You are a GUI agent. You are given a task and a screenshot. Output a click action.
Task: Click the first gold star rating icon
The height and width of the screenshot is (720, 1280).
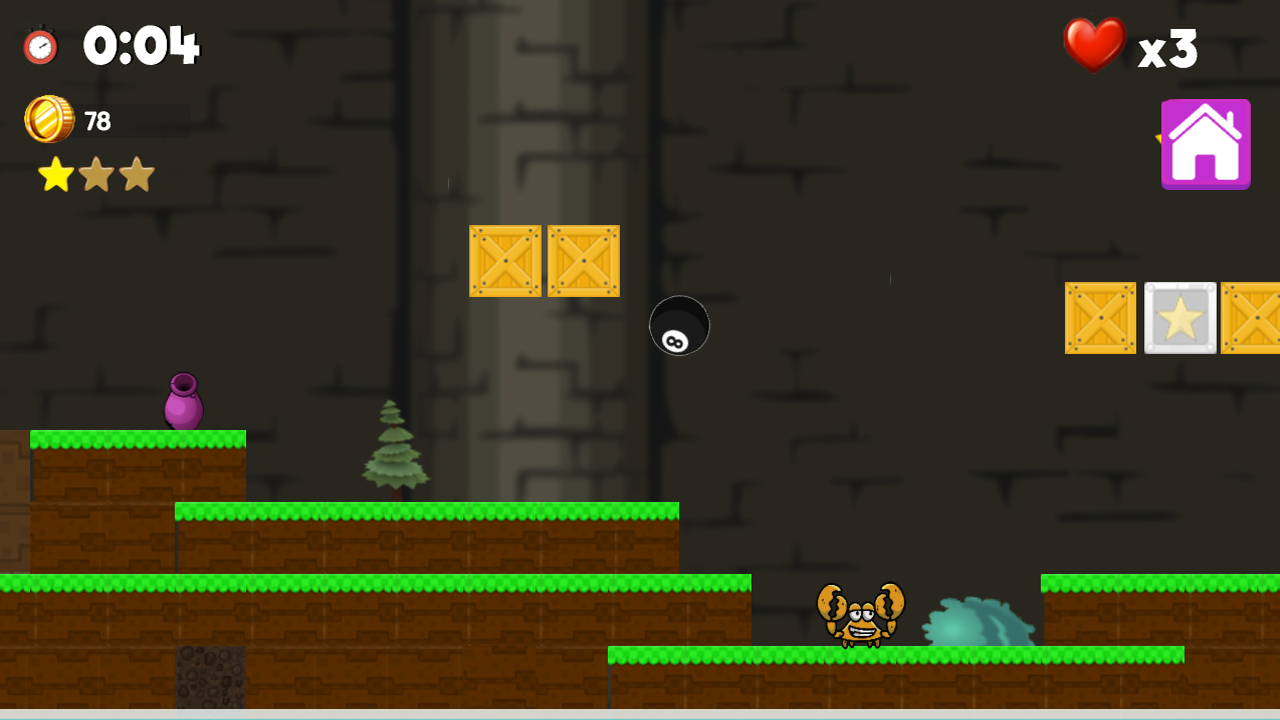click(x=55, y=174)
